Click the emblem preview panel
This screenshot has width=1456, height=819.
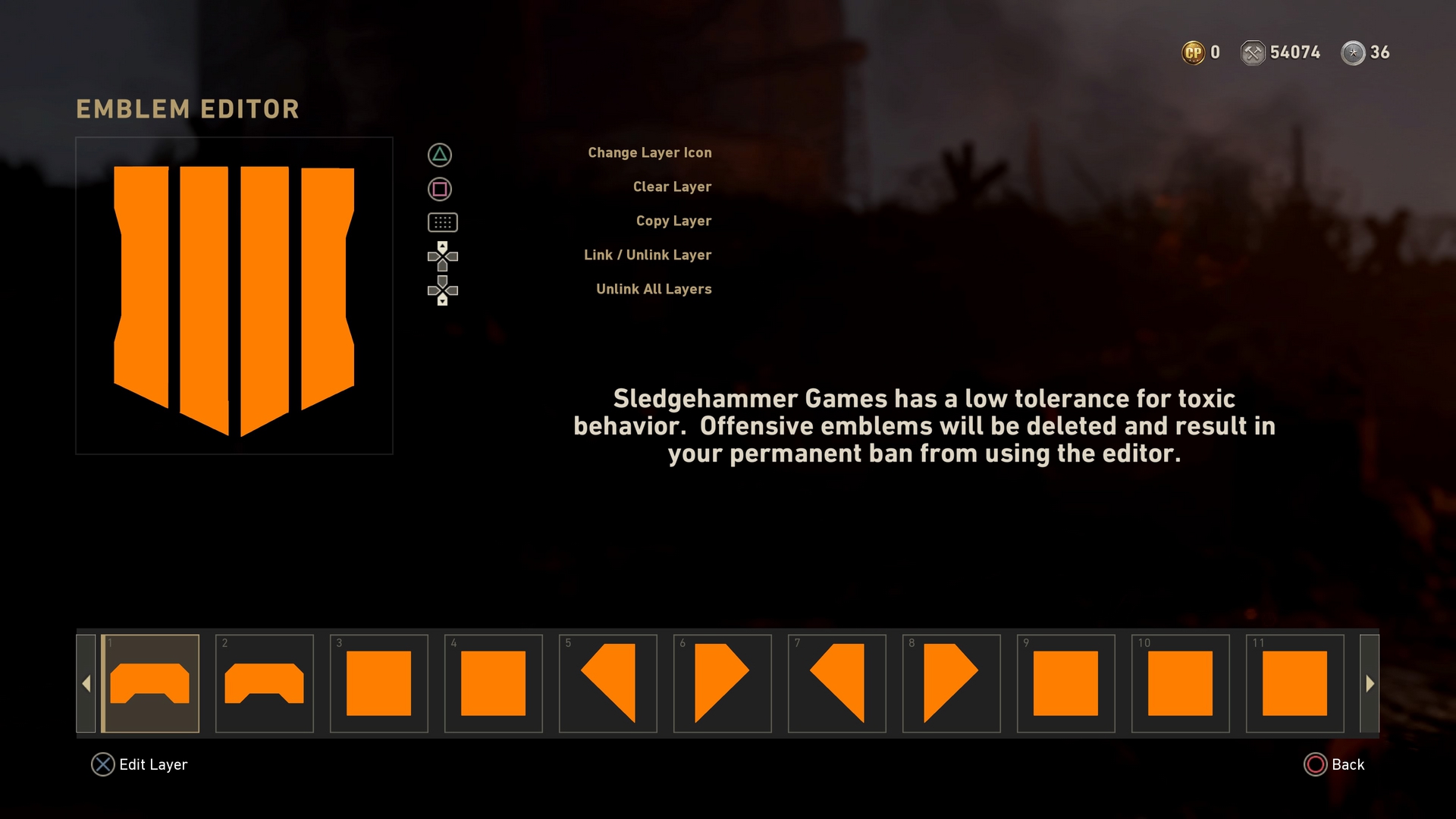click(234, 295)
